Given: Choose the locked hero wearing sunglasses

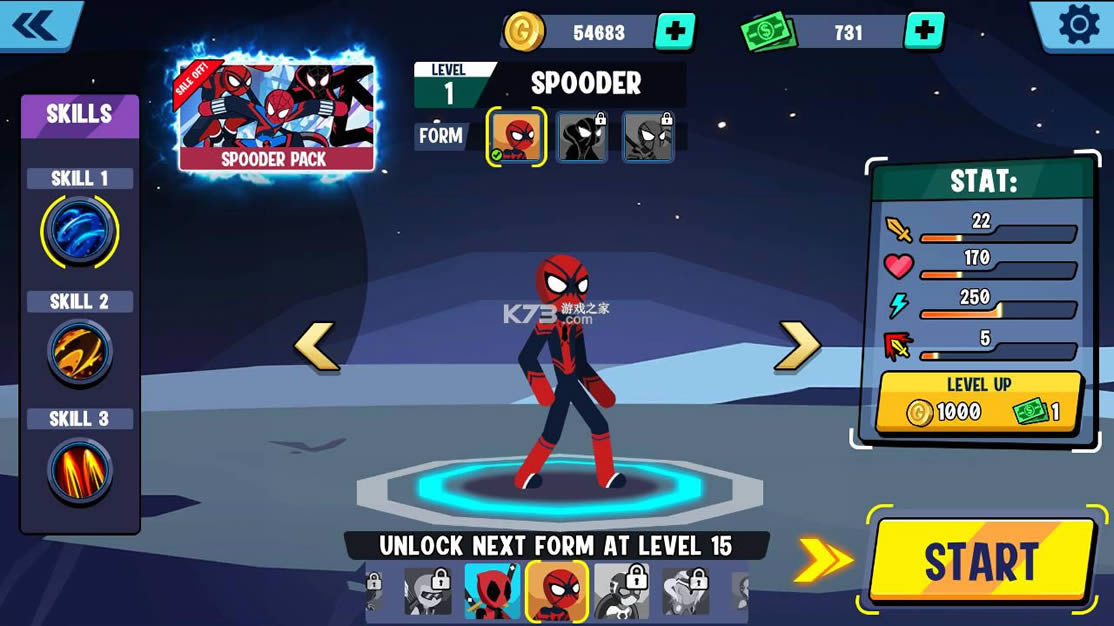Looking at the screenshot, I should tap(428, 592).
